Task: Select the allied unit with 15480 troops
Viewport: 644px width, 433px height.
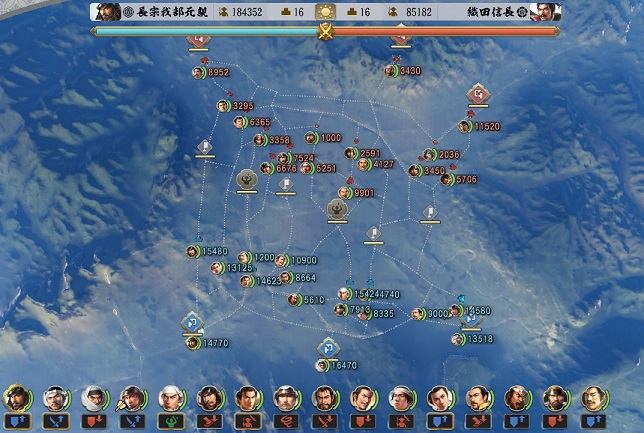Action: (192, 252)
